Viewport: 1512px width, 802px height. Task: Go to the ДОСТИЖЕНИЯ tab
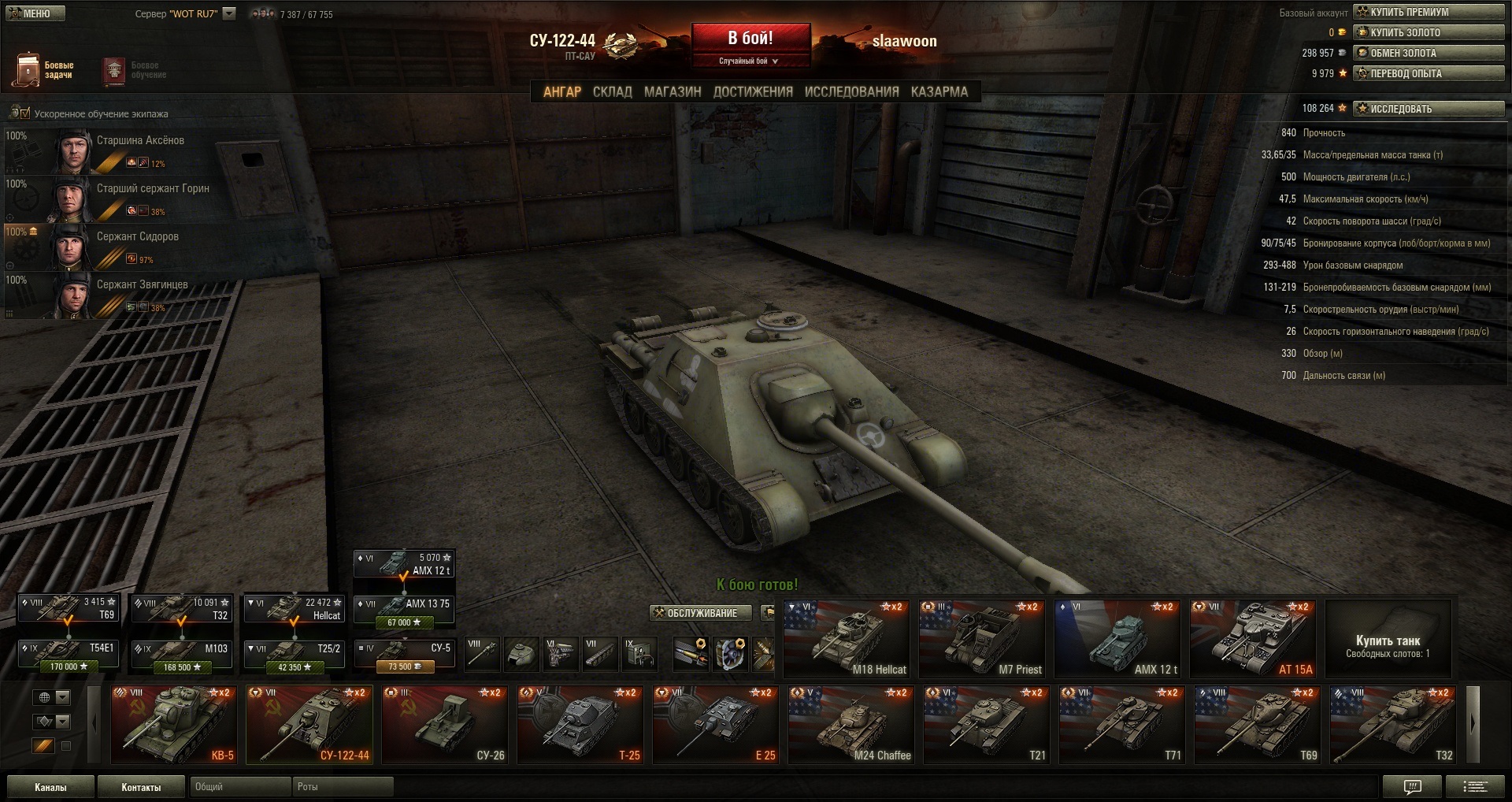(752, 91)
